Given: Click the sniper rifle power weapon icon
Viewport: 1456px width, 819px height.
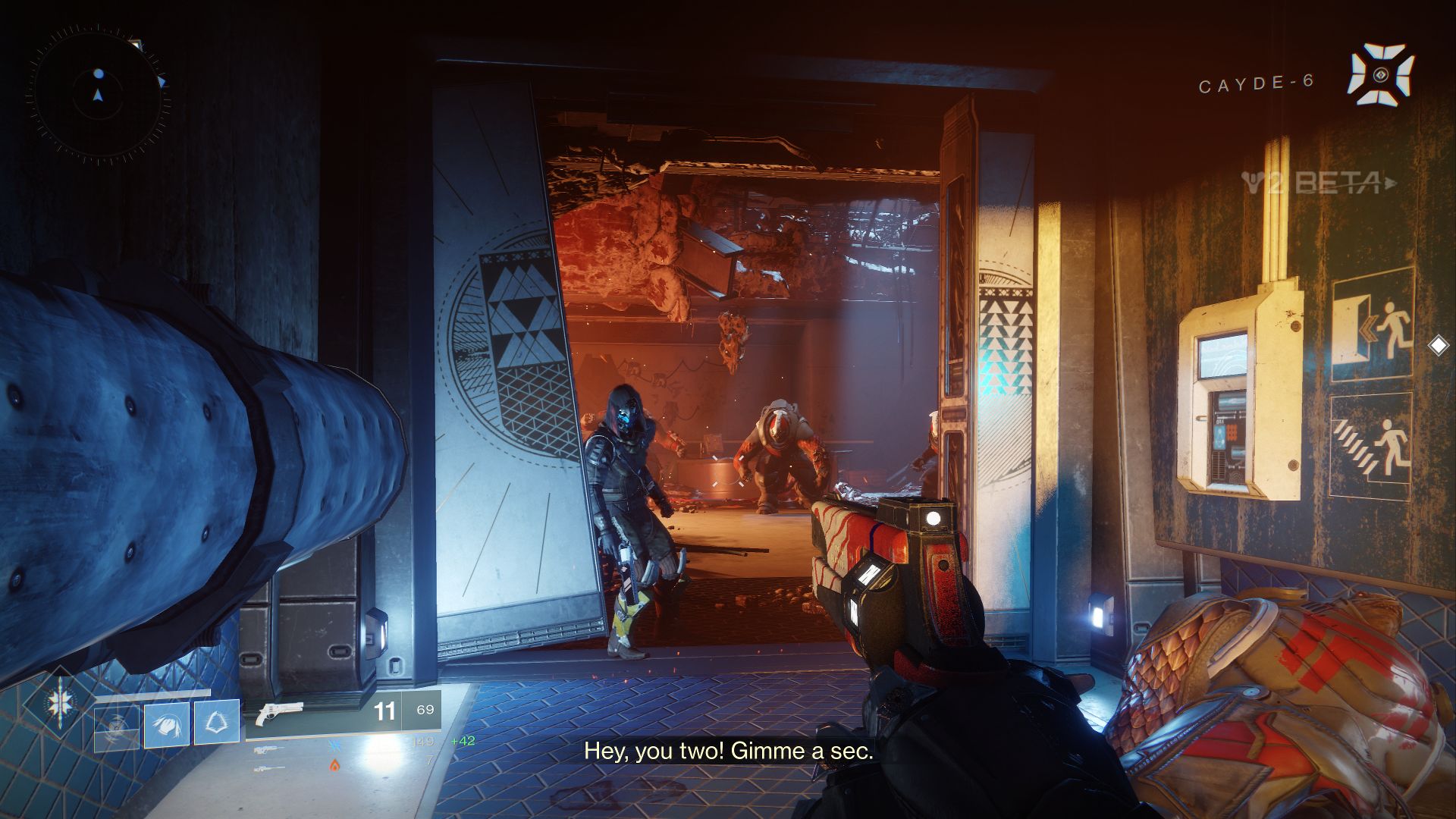Looking at the screenshot, I should point(269,767).
